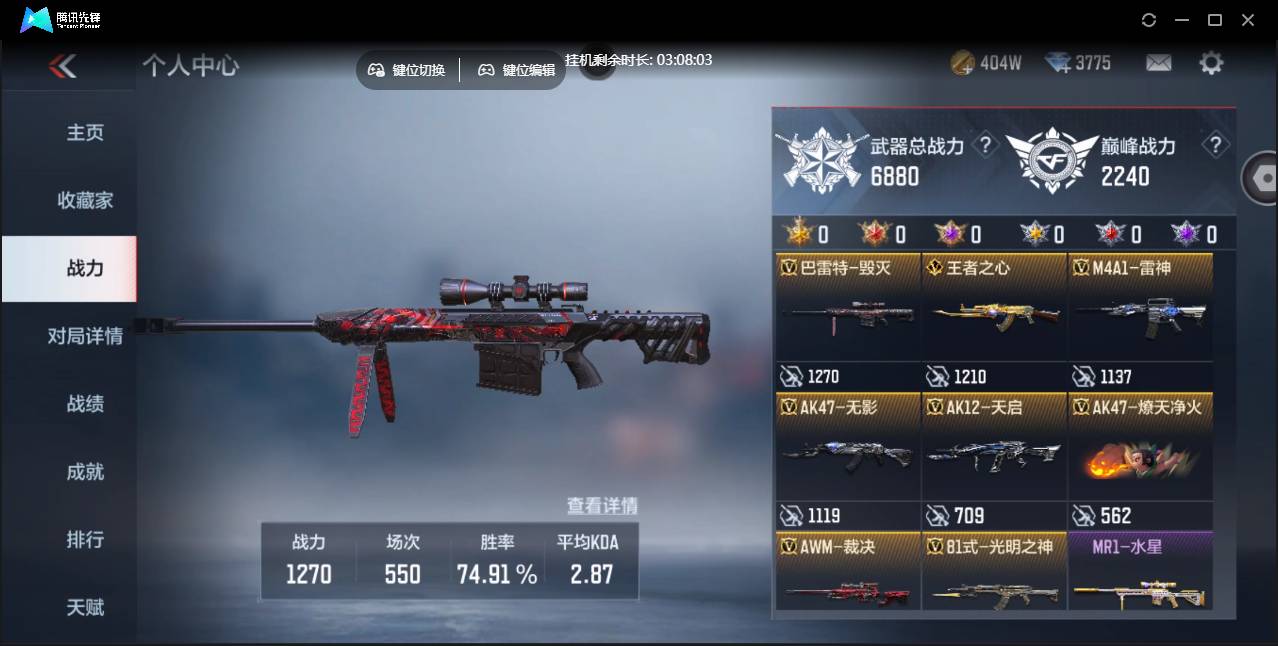Open the 天赋 tab
The width and height of the screenshot is (1278, 646).
tap(85, 607)
